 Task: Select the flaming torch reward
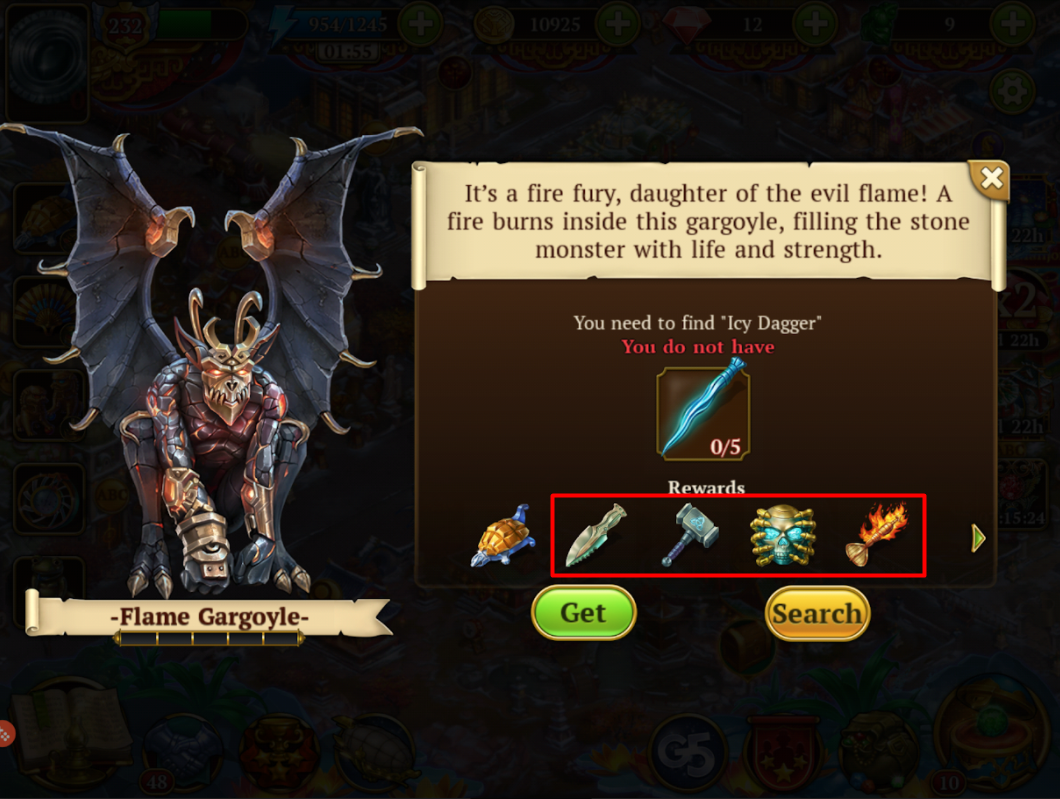(876, 536)
